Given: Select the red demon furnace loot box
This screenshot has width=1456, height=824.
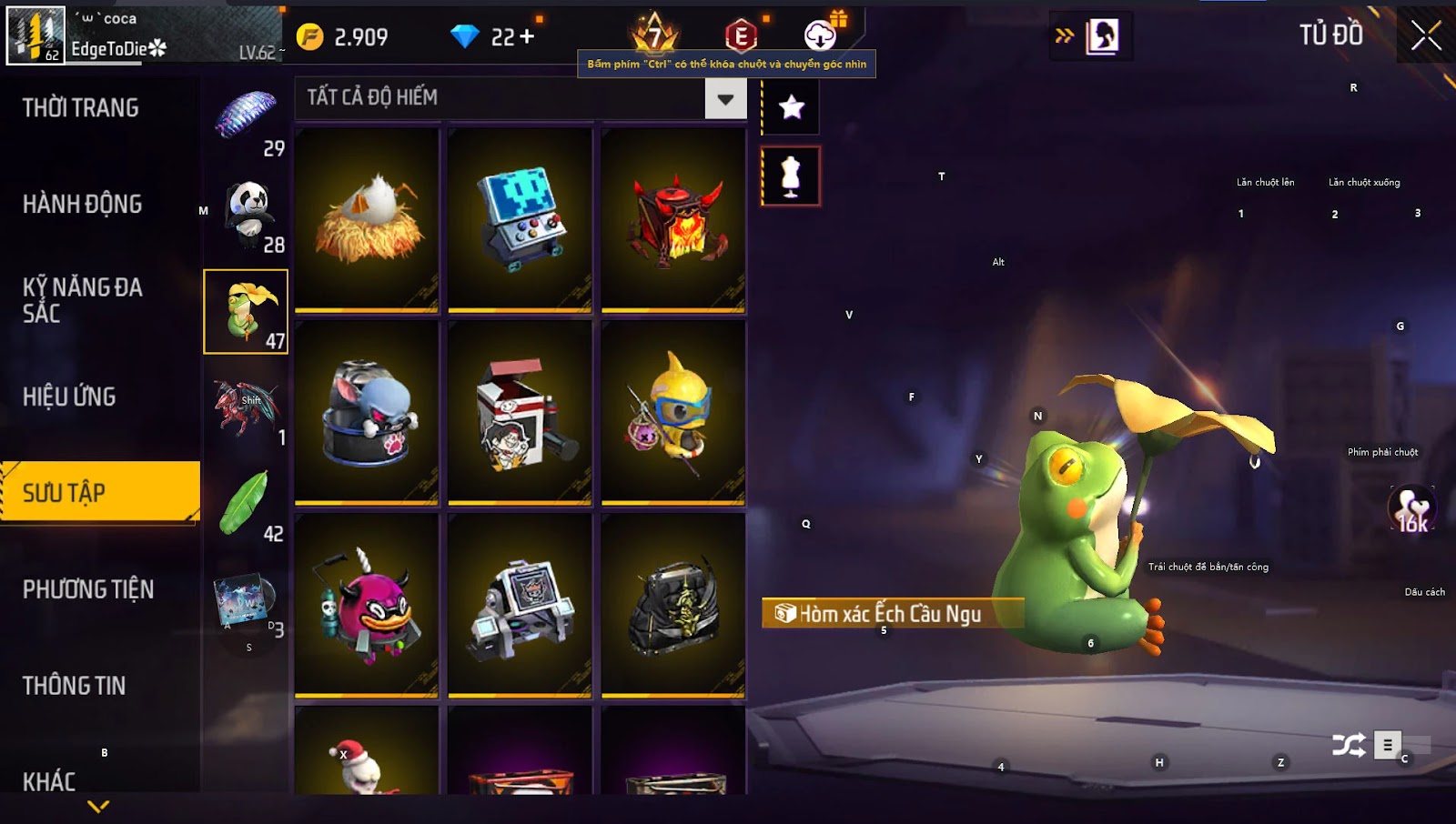Looking at the screenshot, I should tap(673, 219).
